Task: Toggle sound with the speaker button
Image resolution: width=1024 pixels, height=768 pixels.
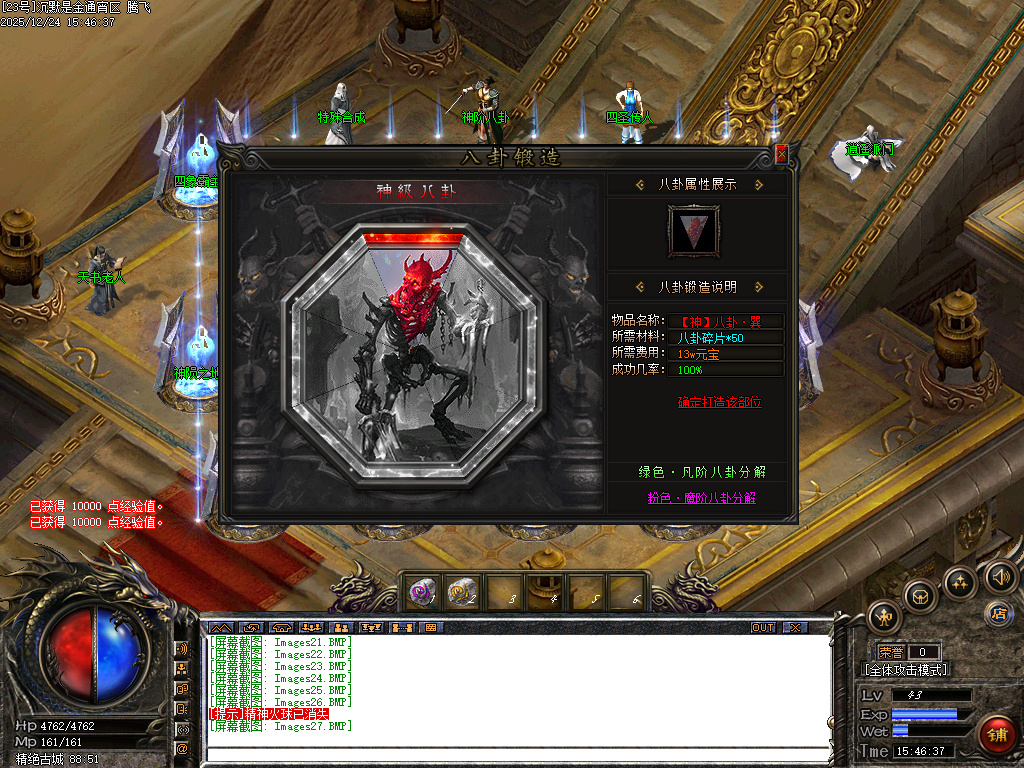Action: point(1000,576)
